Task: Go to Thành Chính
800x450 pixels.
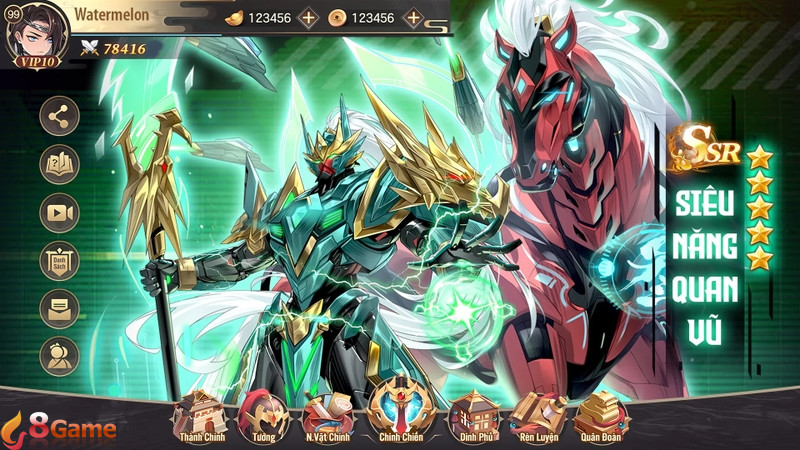Action: [200, 416]
